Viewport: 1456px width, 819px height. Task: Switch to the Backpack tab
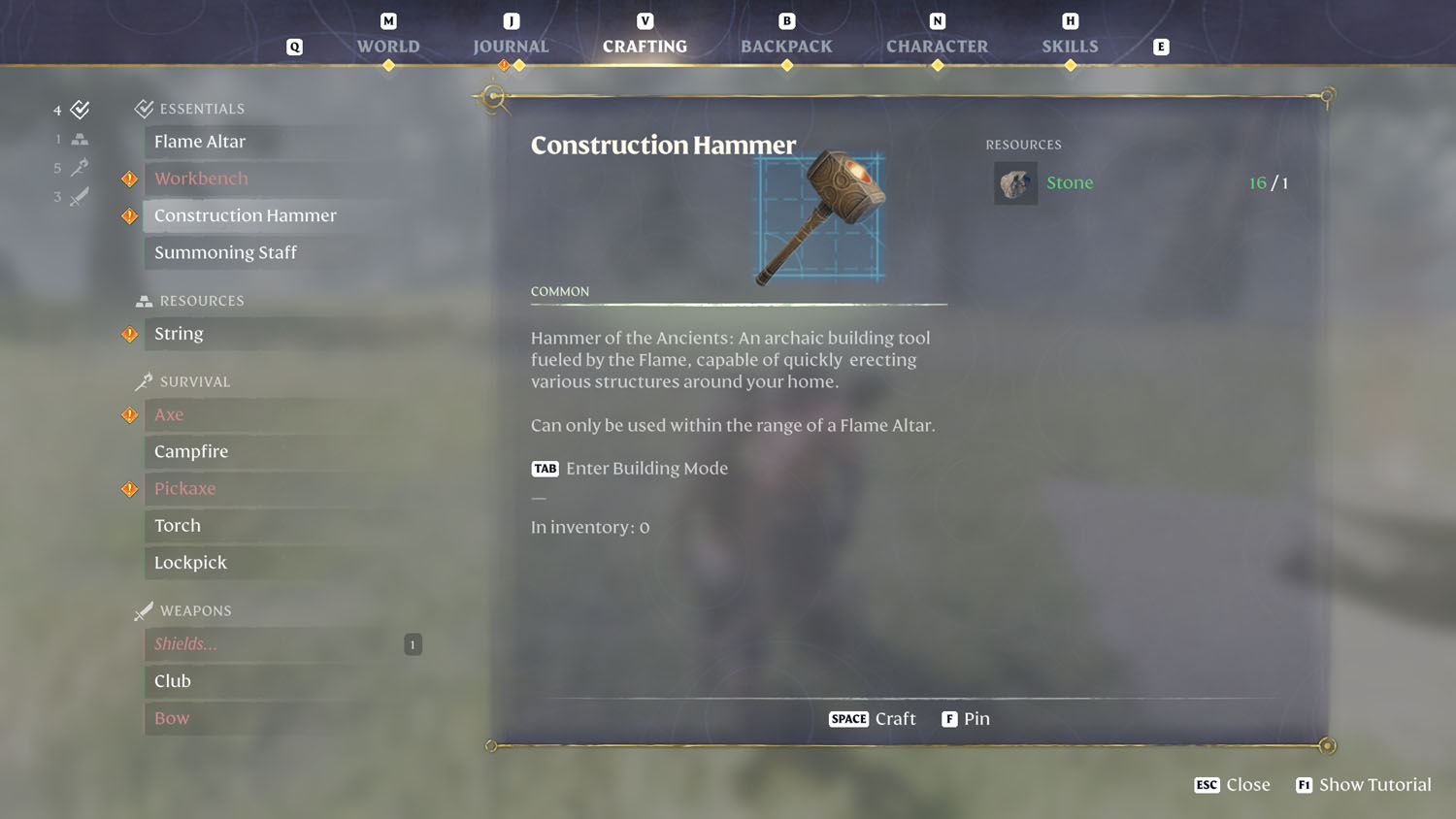pyautogui.click(x=786, y=46)
